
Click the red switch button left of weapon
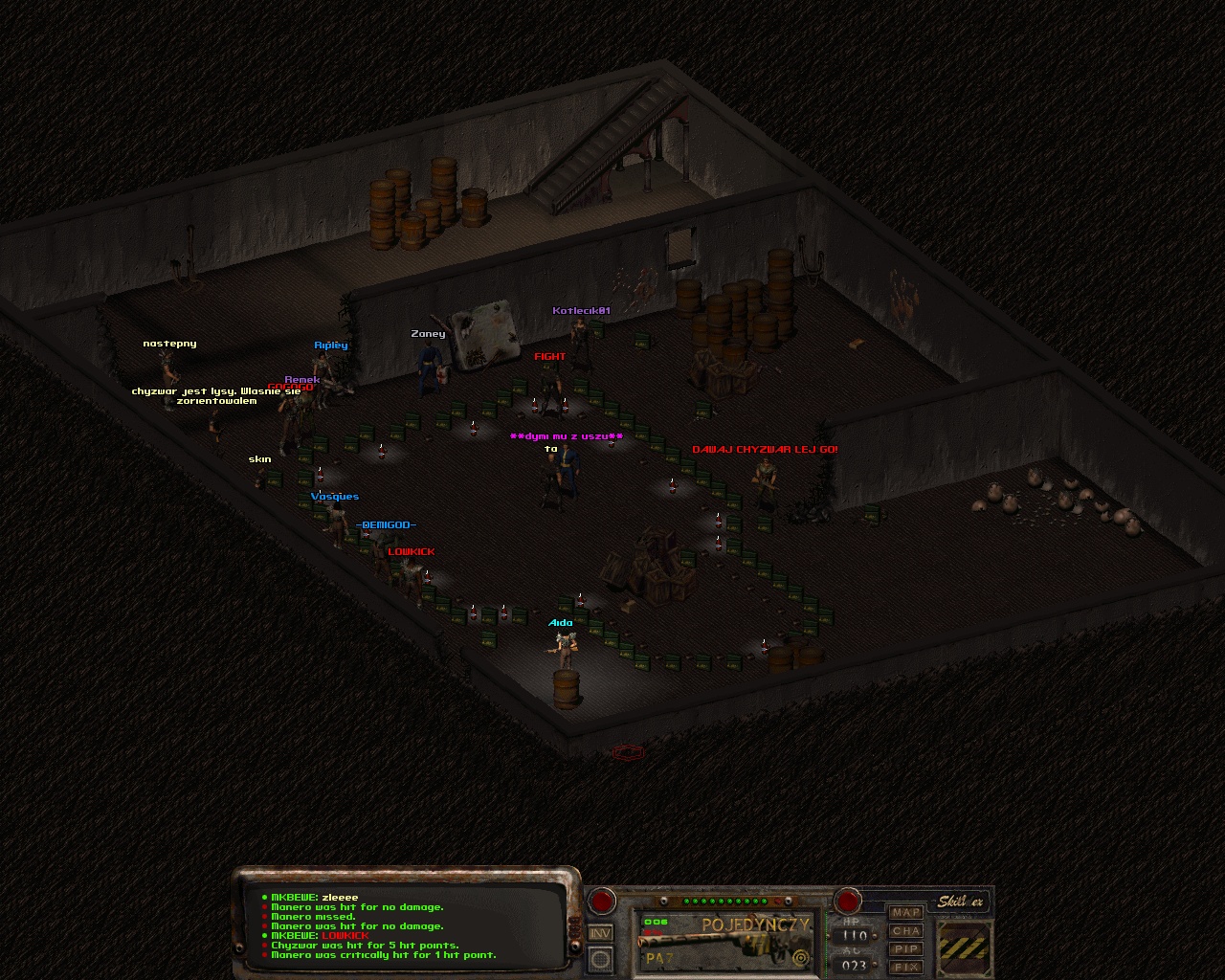click(601, 901)
